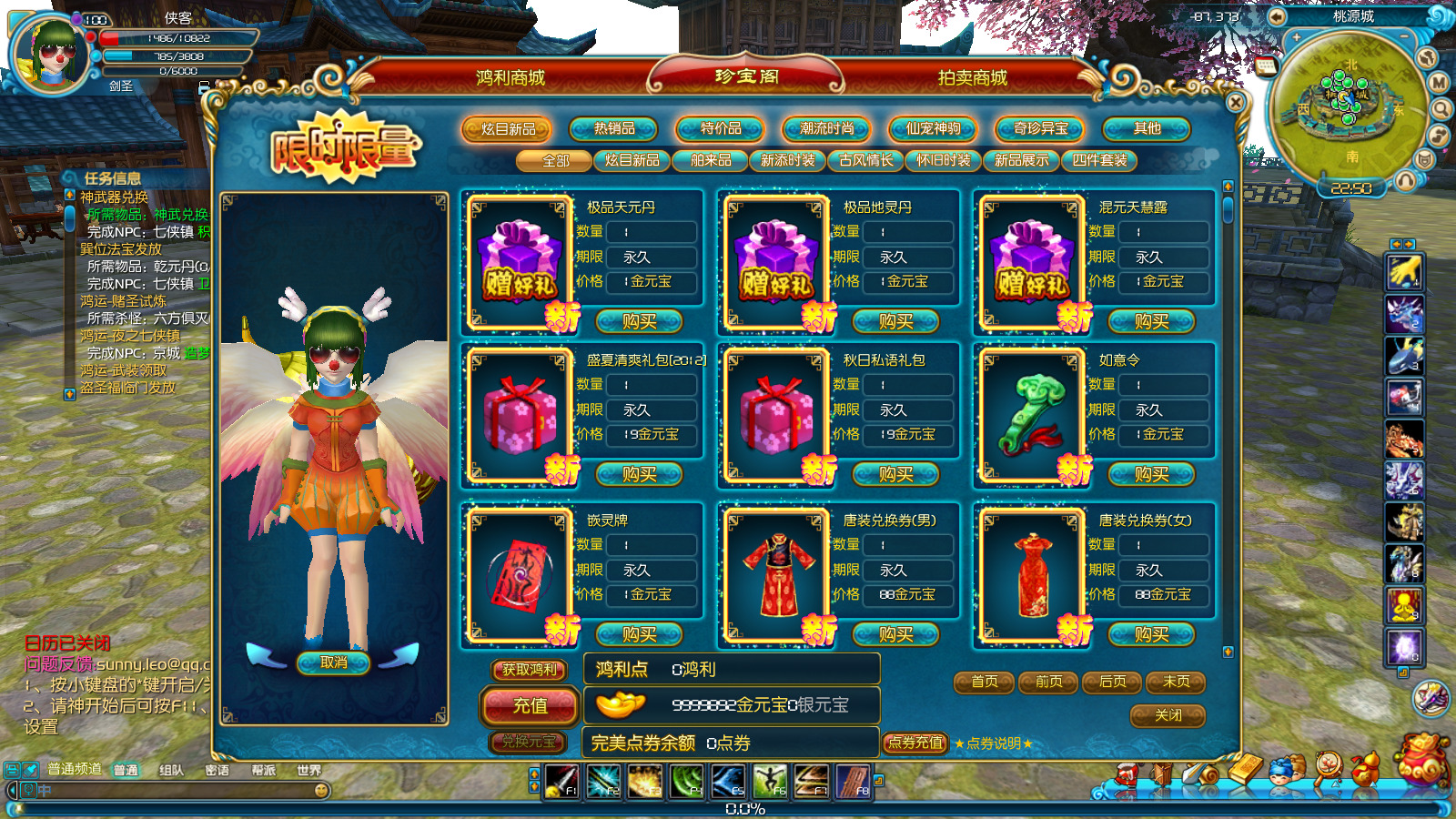Filter by the 古风情长 subcategory
The width and height of the screenshot is (1456, 819).
[x=865, y=161]
